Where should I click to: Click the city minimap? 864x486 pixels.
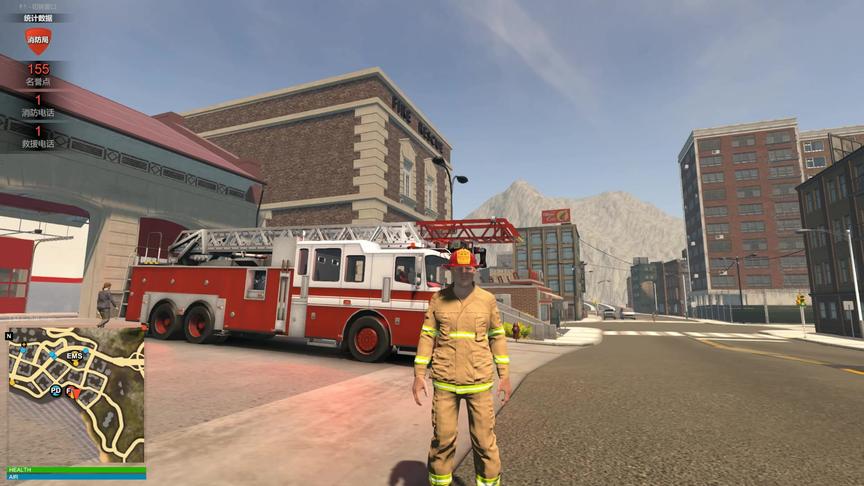click(76, 395)
